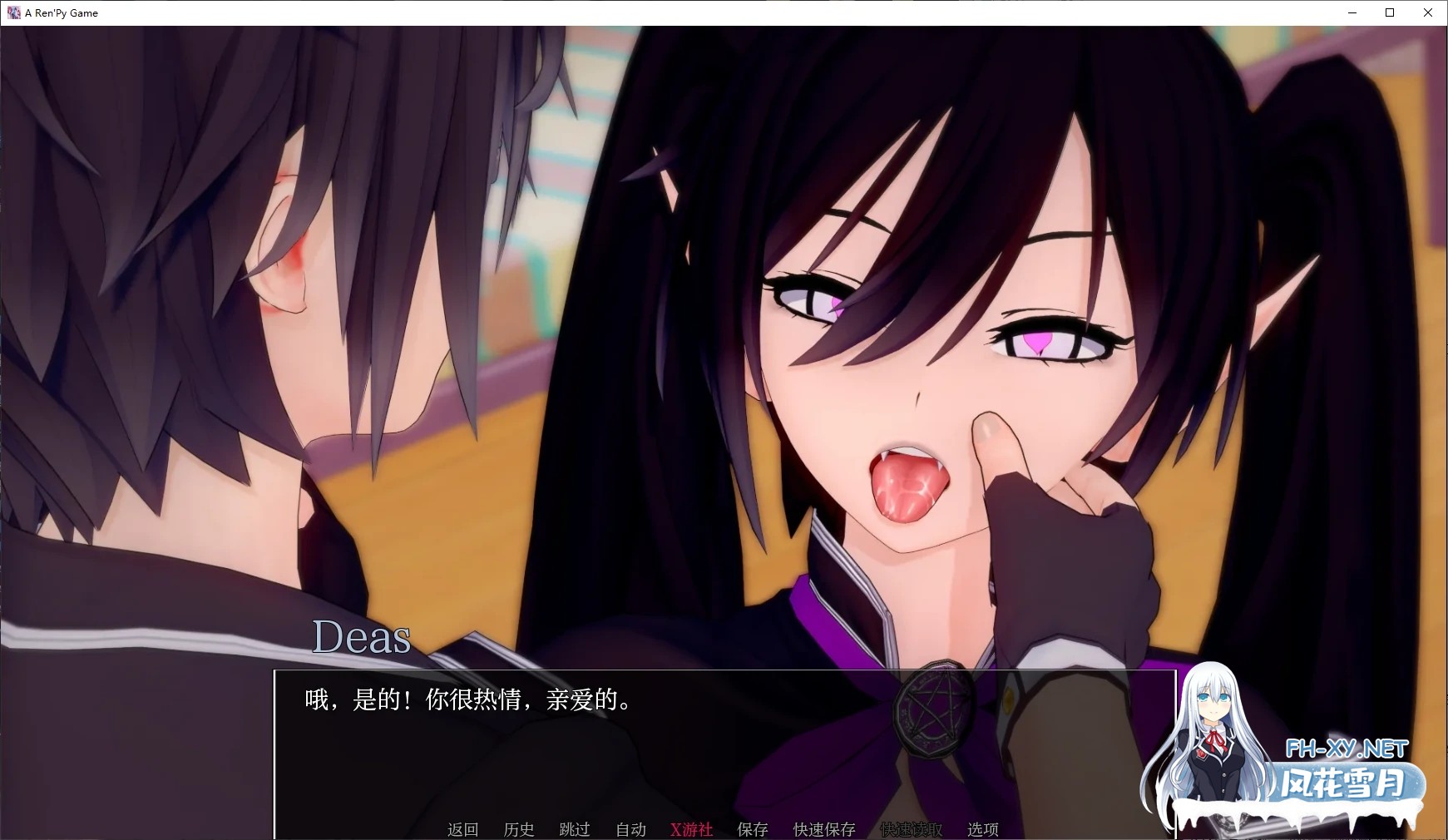Open the 保存 save screen
Image resolution: width=1448 pixels, height=840 pixels.
pos(752,829)
